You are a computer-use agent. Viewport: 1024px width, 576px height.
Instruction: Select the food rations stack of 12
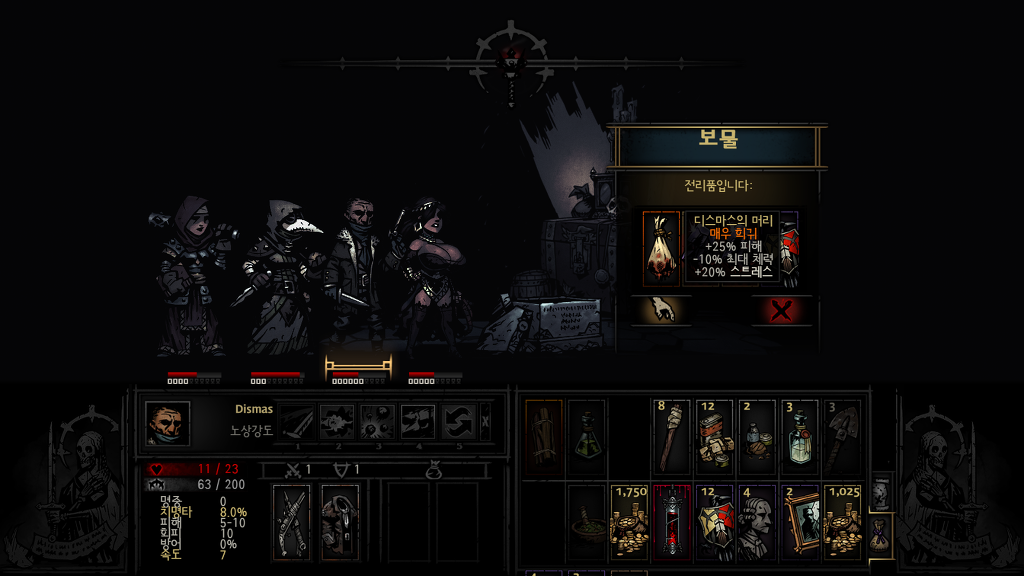coord(714,436)
